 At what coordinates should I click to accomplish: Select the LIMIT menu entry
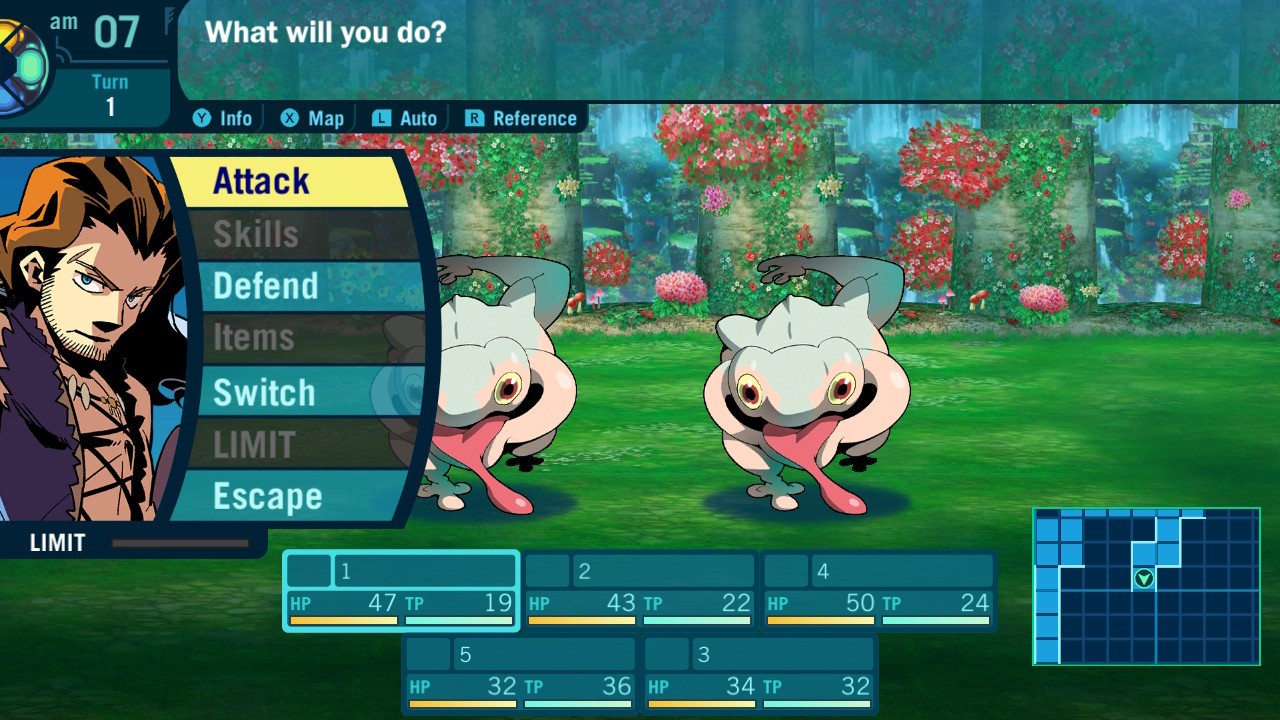[x=290, y=444]
